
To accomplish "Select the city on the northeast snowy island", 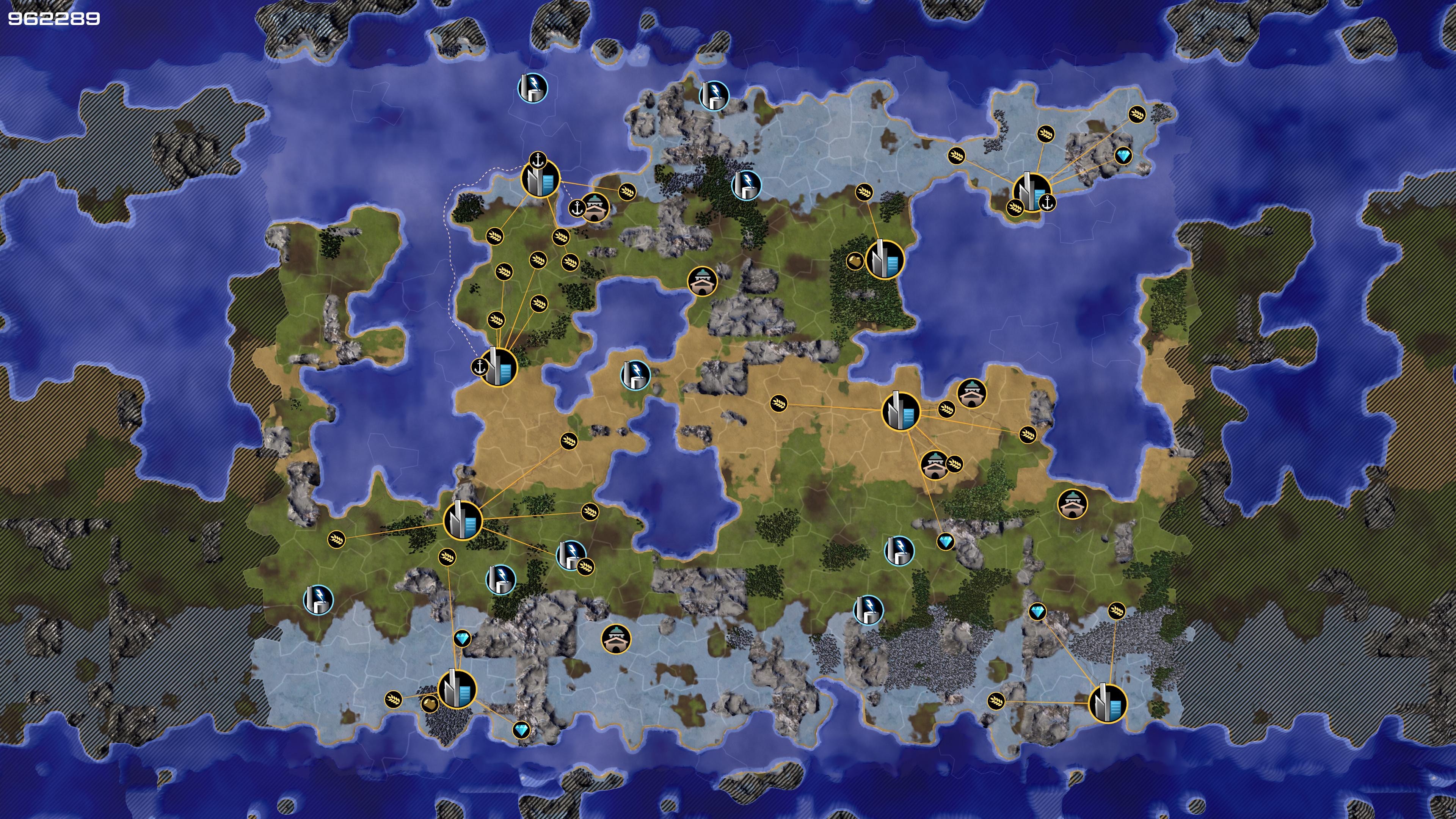I will [x=1031, y=192].
